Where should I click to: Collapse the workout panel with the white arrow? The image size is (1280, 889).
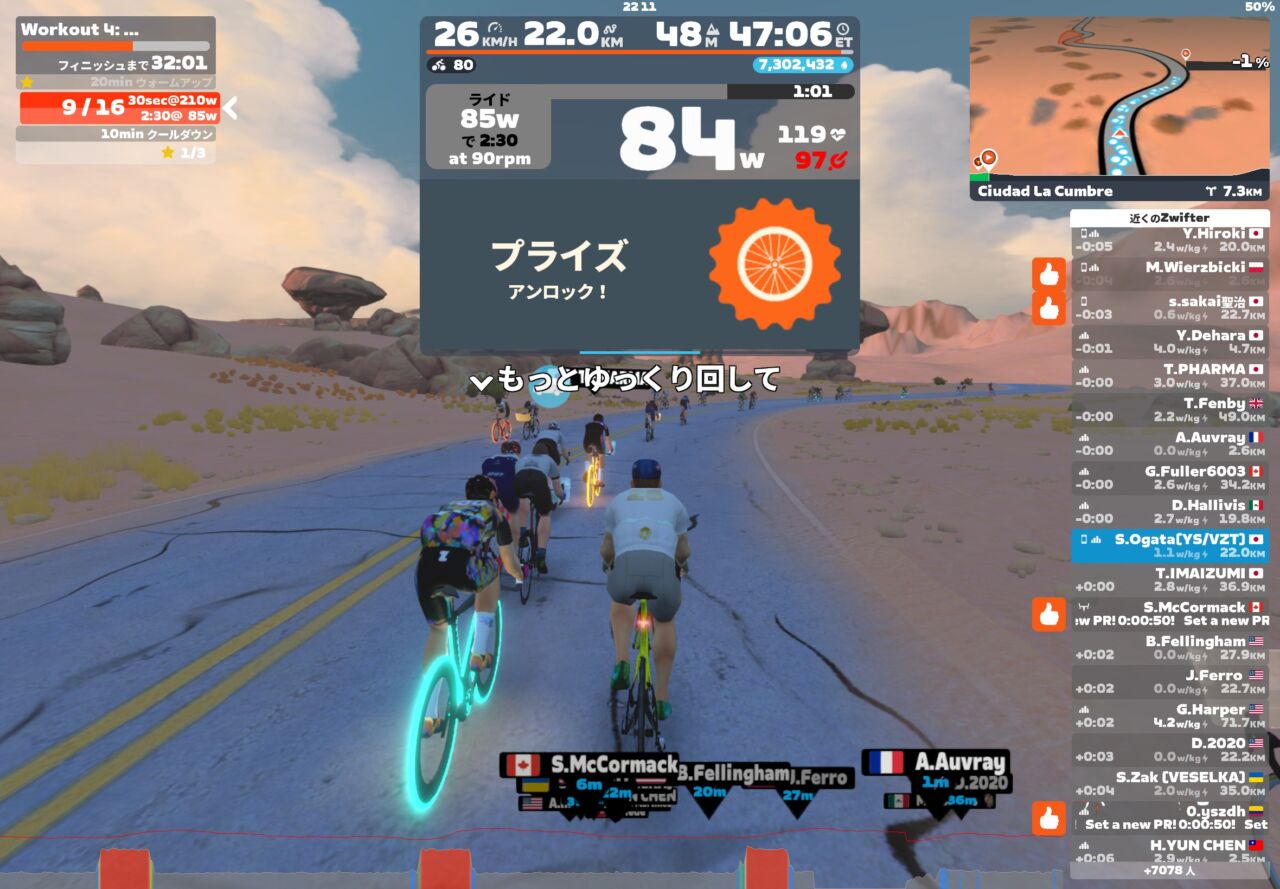click(230, 107)
